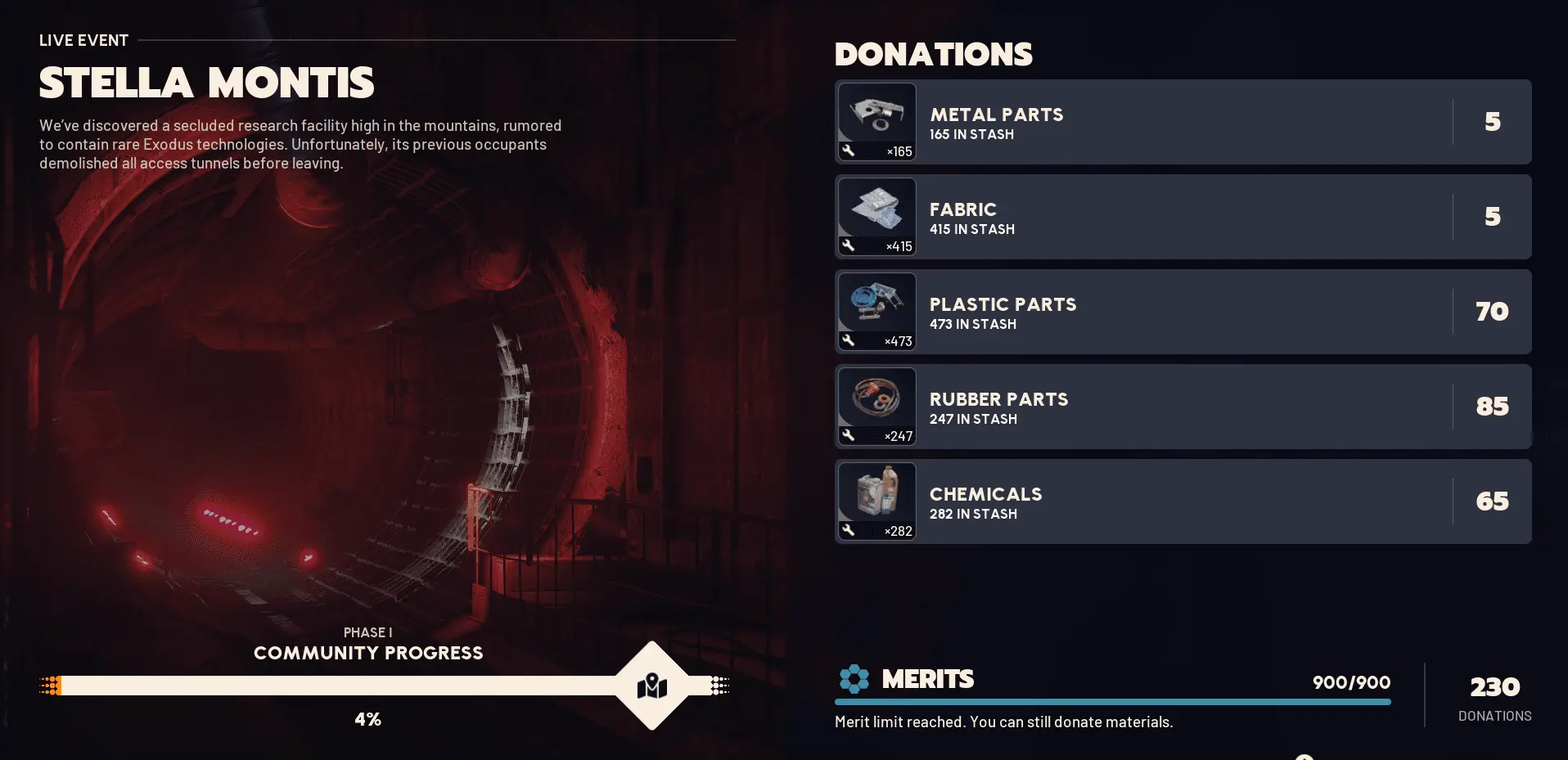Screen dimensions: 1568x760
Task: Select the STELLA MONTIS event title
Action: pos(207,82)
